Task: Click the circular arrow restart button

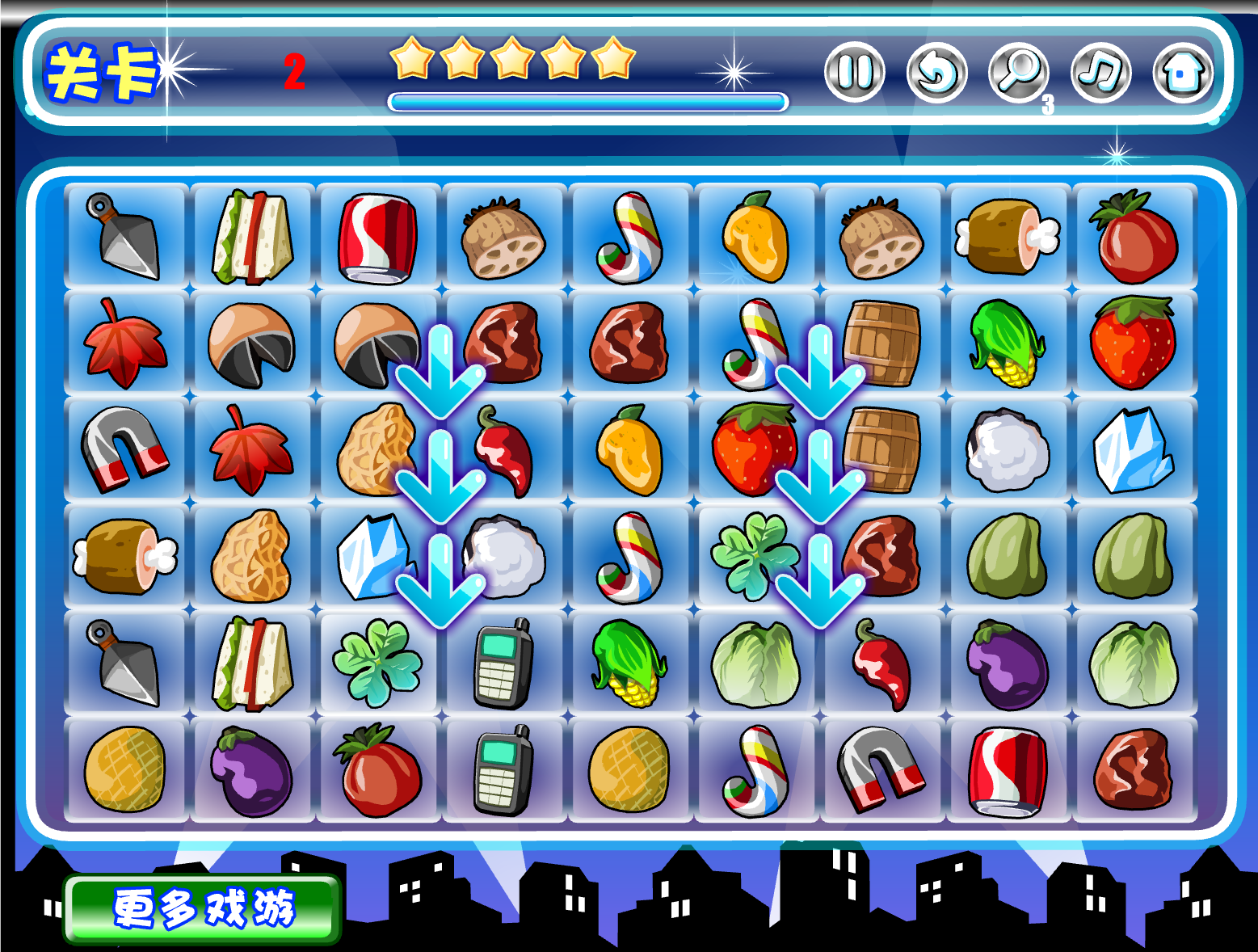Action: [936, 73]
